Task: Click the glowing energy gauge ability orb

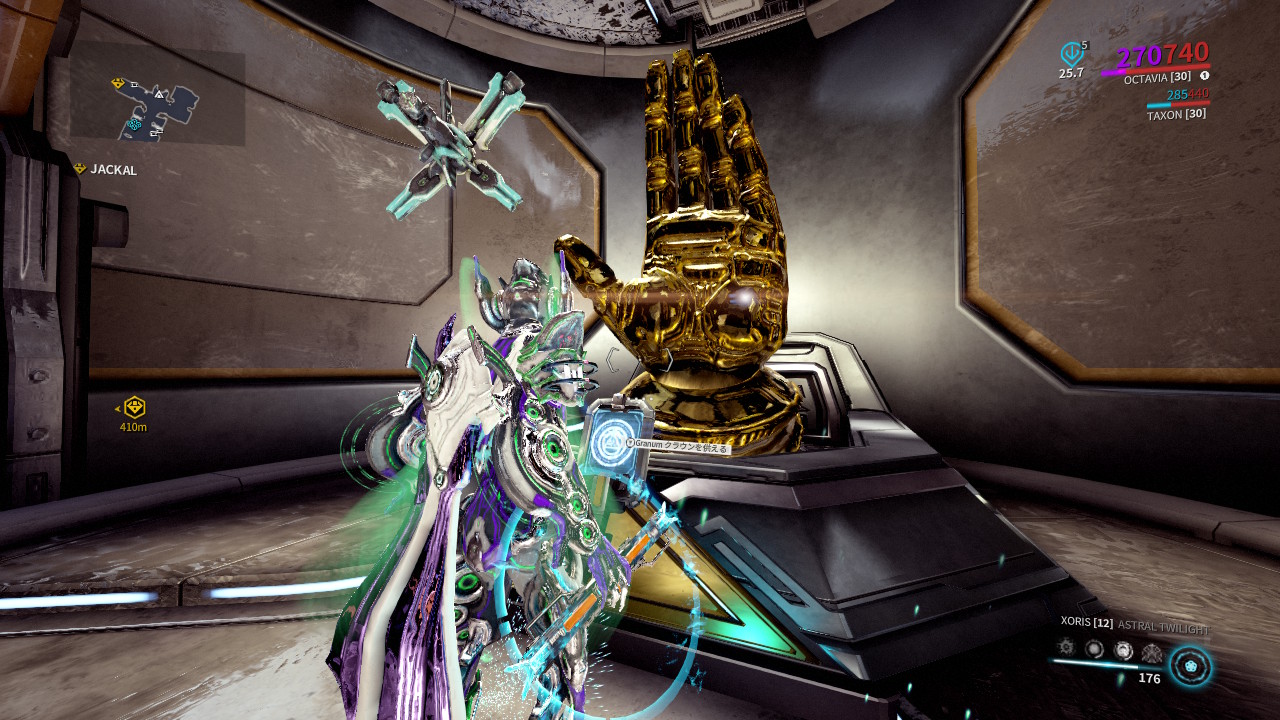Action: tap(1190, 668)
